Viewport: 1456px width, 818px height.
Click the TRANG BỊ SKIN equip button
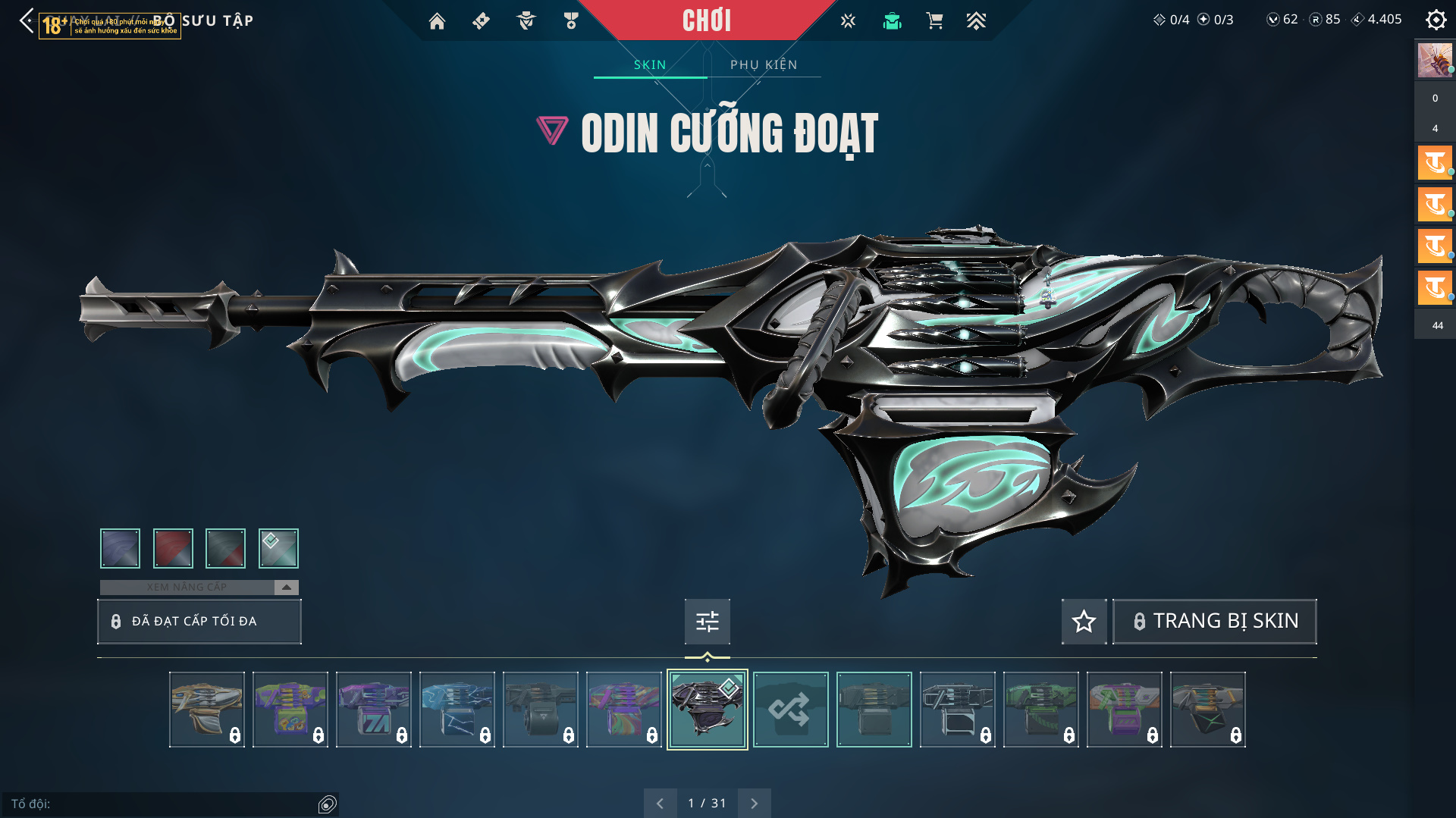(x=1215, y=622)
